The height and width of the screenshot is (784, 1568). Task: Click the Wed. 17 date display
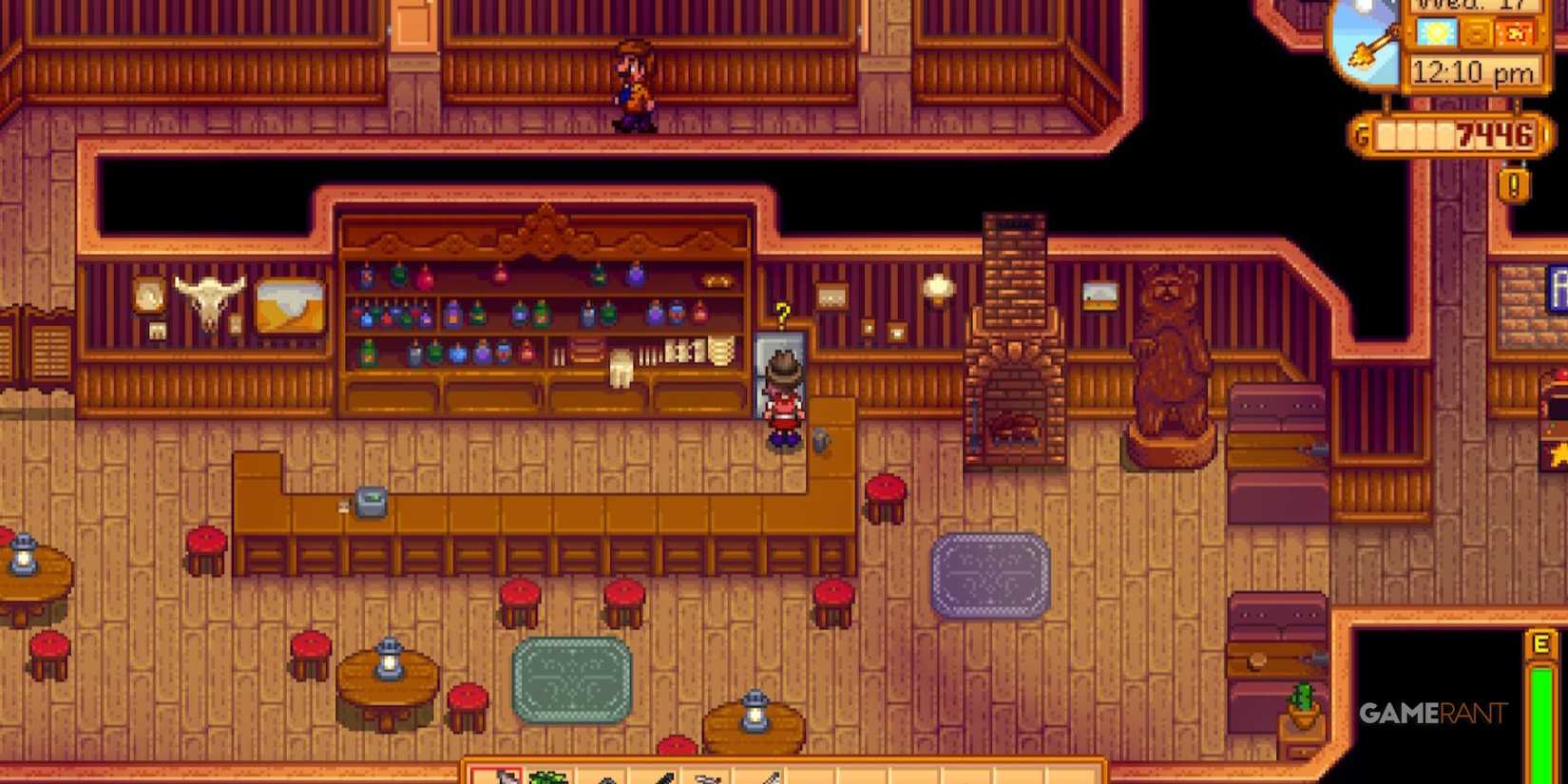[x=1473, y=8]
